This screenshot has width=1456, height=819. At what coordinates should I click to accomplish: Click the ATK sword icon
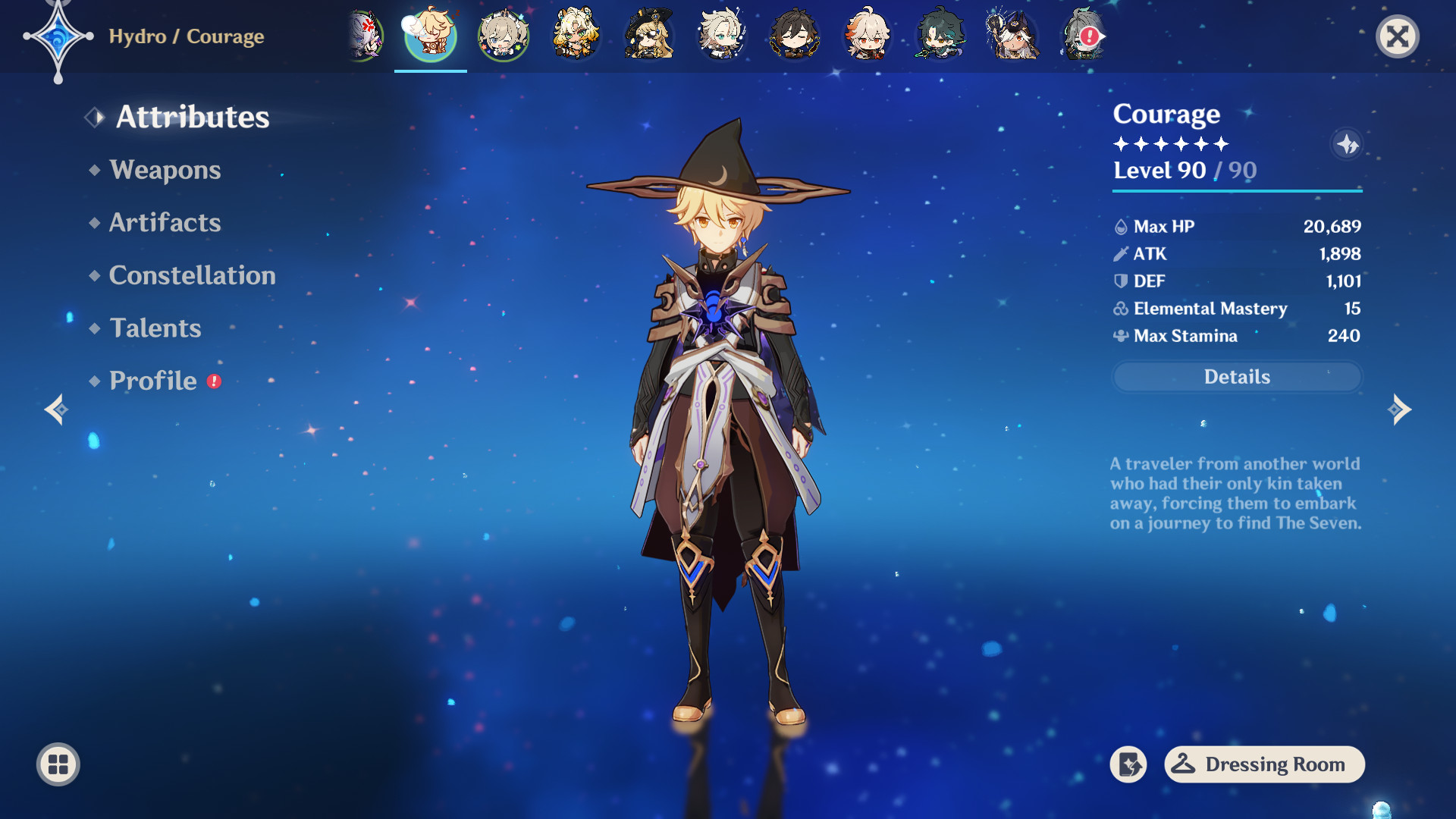1120,253
